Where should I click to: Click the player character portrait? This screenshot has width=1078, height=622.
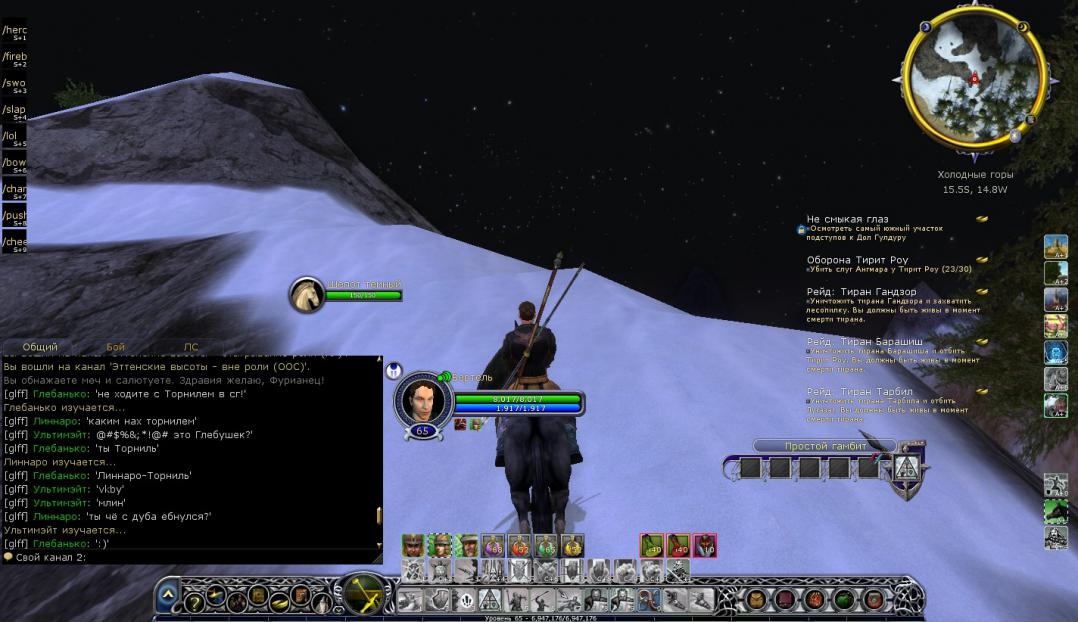(x=421, y=399)
